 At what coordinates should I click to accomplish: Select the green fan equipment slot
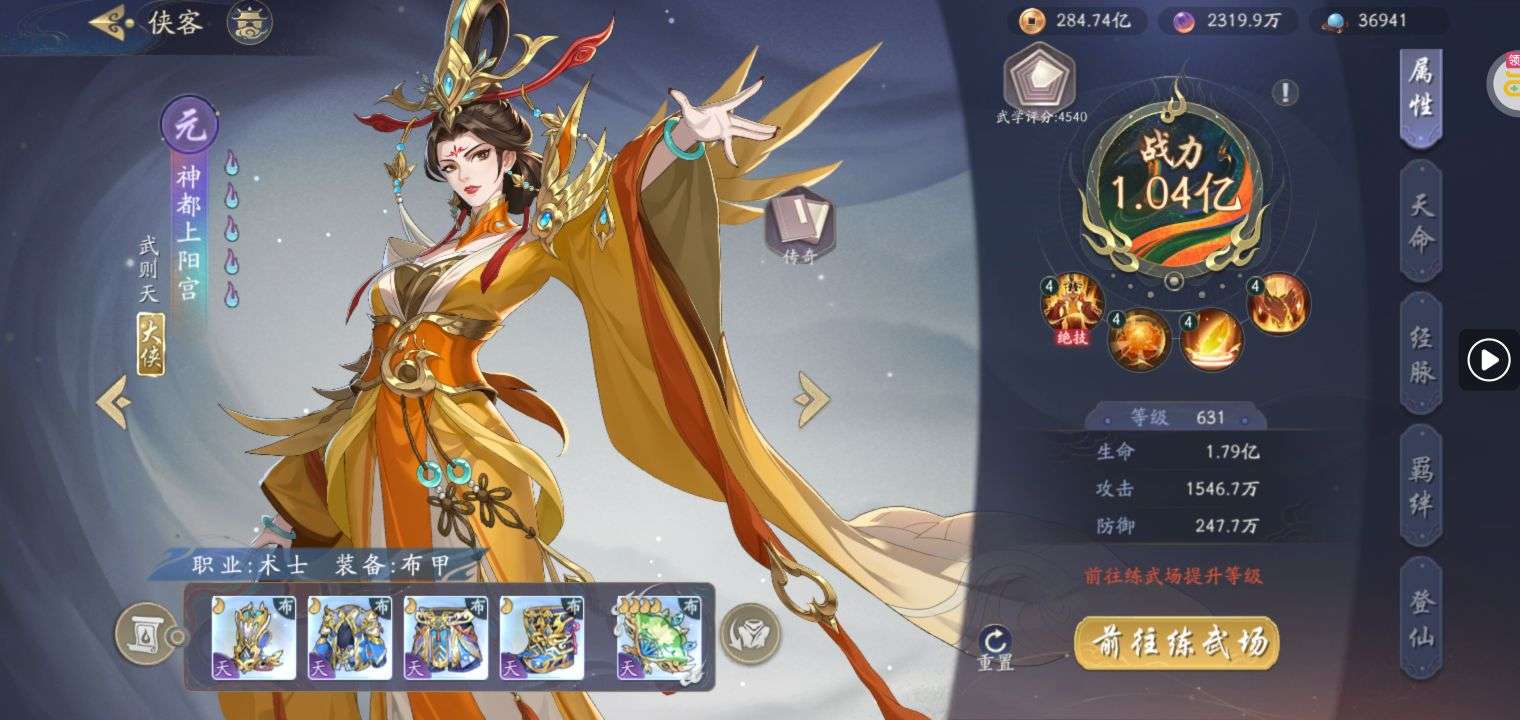[659, 637]
